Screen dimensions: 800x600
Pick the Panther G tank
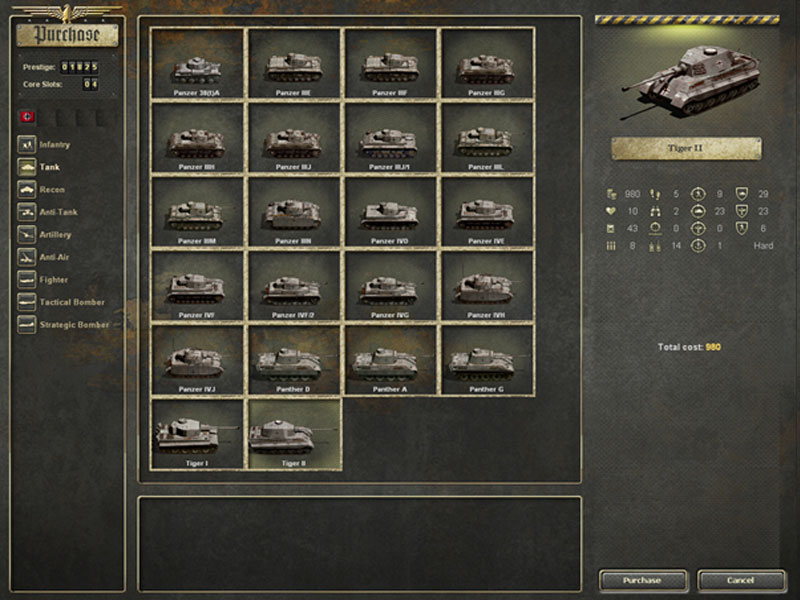(487, 359)
